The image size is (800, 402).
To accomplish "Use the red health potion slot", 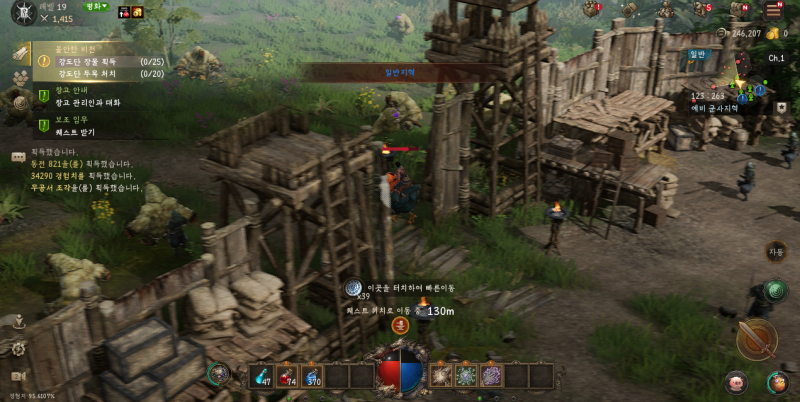I will click(x=287, y=376).
